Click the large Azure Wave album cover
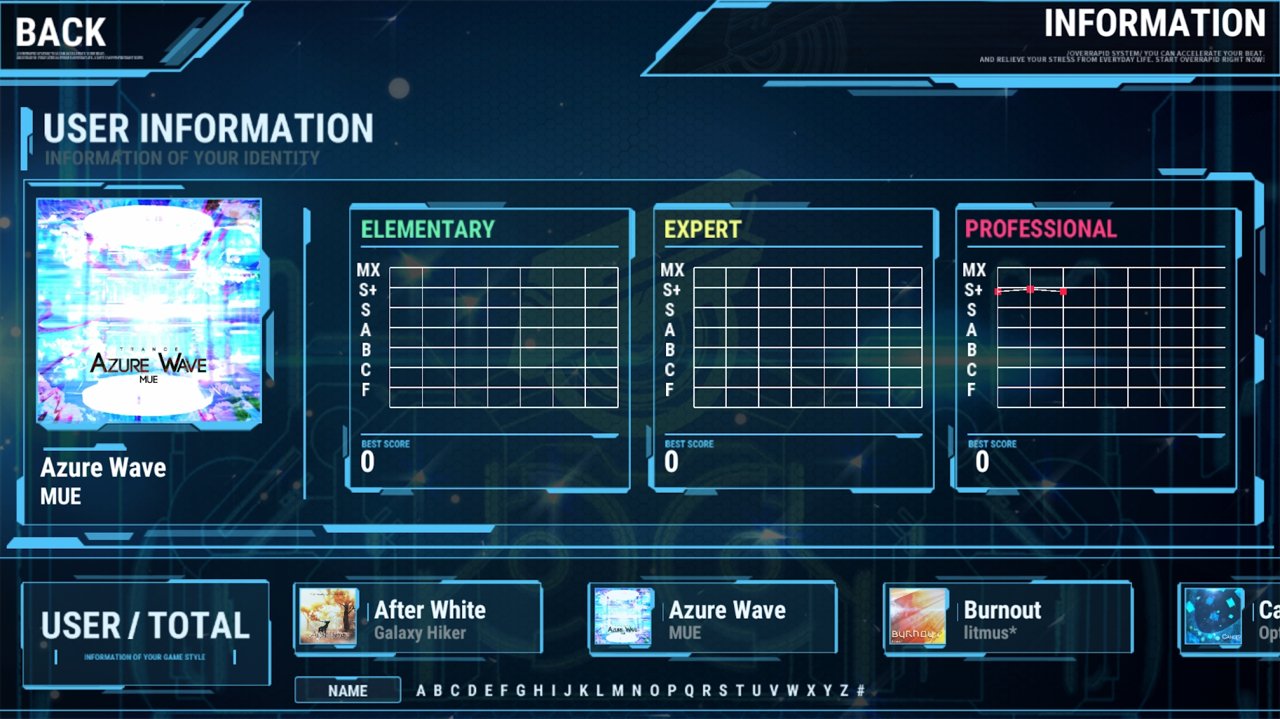 pyautogui.click(x=149, y=311)
